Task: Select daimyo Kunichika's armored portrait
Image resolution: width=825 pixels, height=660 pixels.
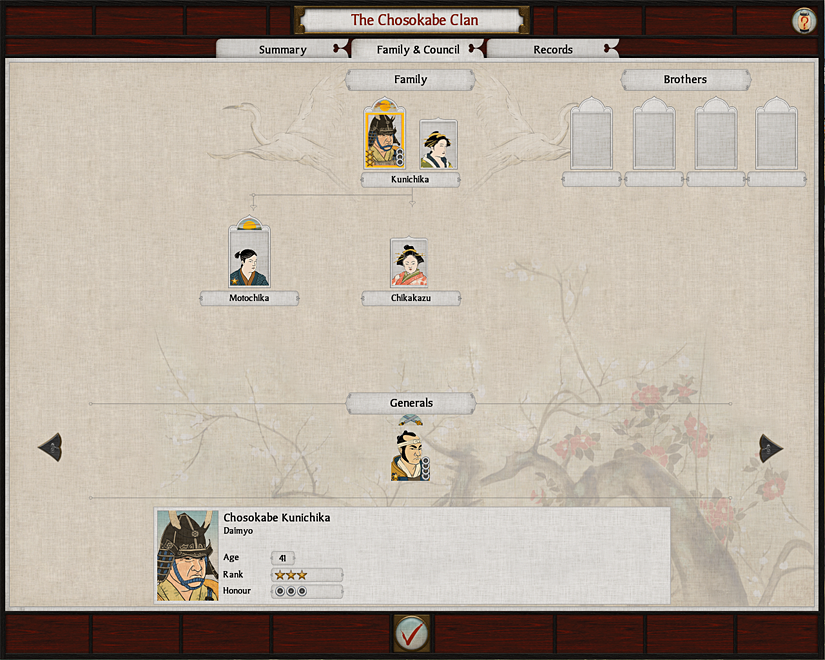Action: pos(383,141)
